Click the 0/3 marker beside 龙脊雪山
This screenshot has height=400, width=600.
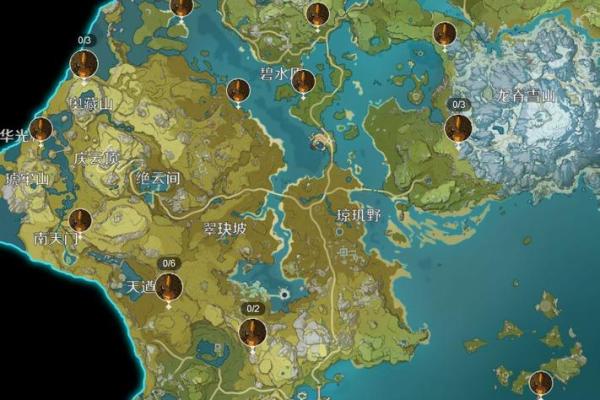(x=459, y=128)
